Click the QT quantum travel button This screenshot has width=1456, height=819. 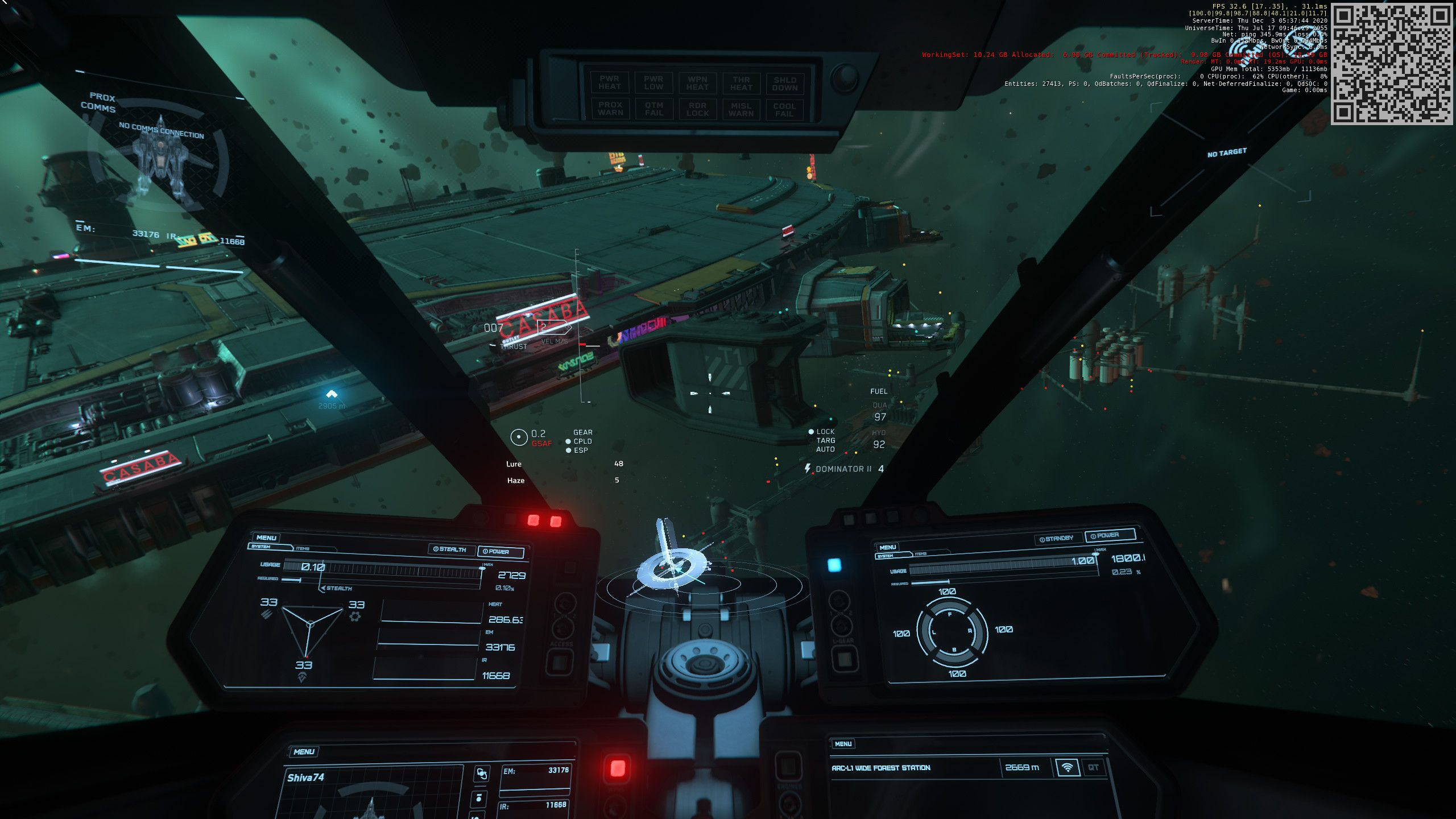tap(1093, 767)
